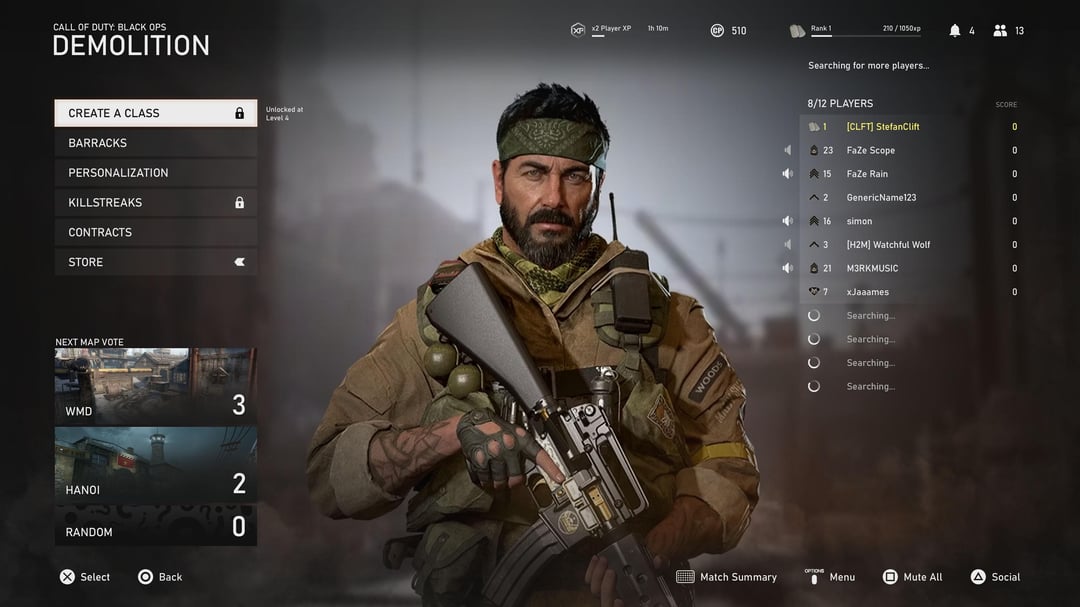
Task: Go to Personalization
Action: [155, 173]
